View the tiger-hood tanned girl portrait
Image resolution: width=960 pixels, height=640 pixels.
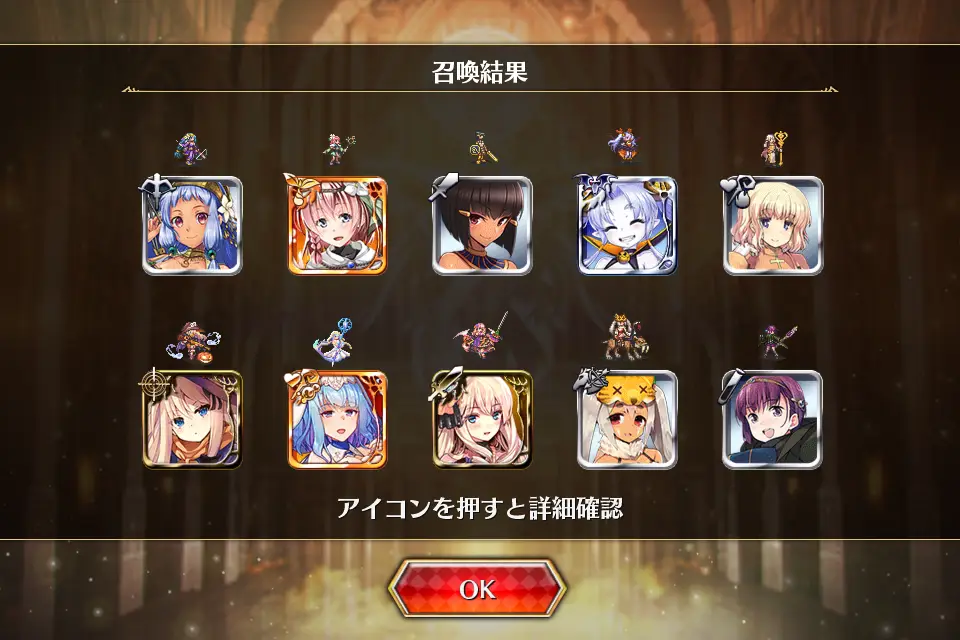(627, 420)
